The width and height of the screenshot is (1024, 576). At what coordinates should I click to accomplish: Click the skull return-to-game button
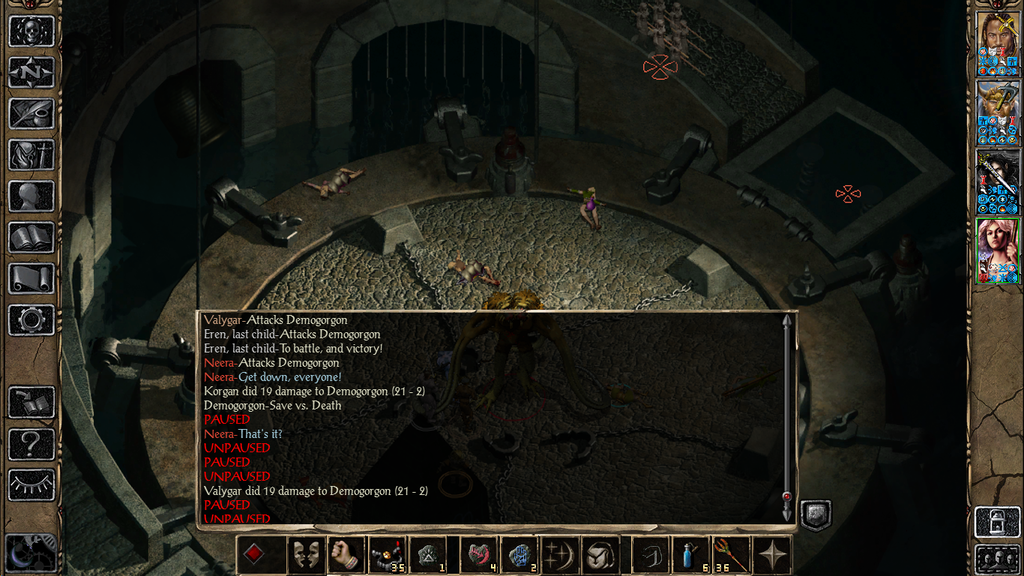pyautogui.click(x=31, y=30)
